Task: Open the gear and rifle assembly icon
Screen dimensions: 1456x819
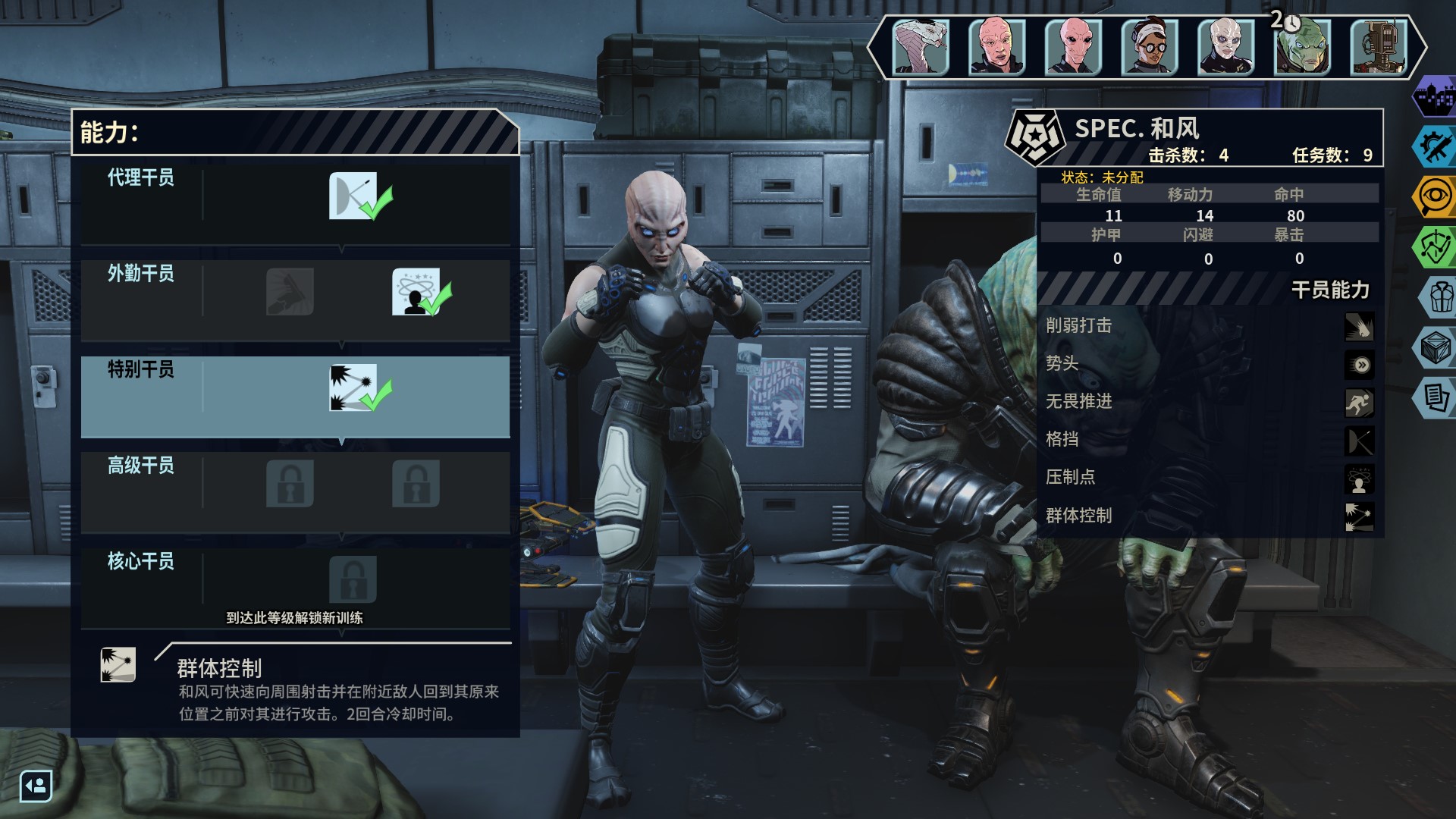Action: [1435, 146]
